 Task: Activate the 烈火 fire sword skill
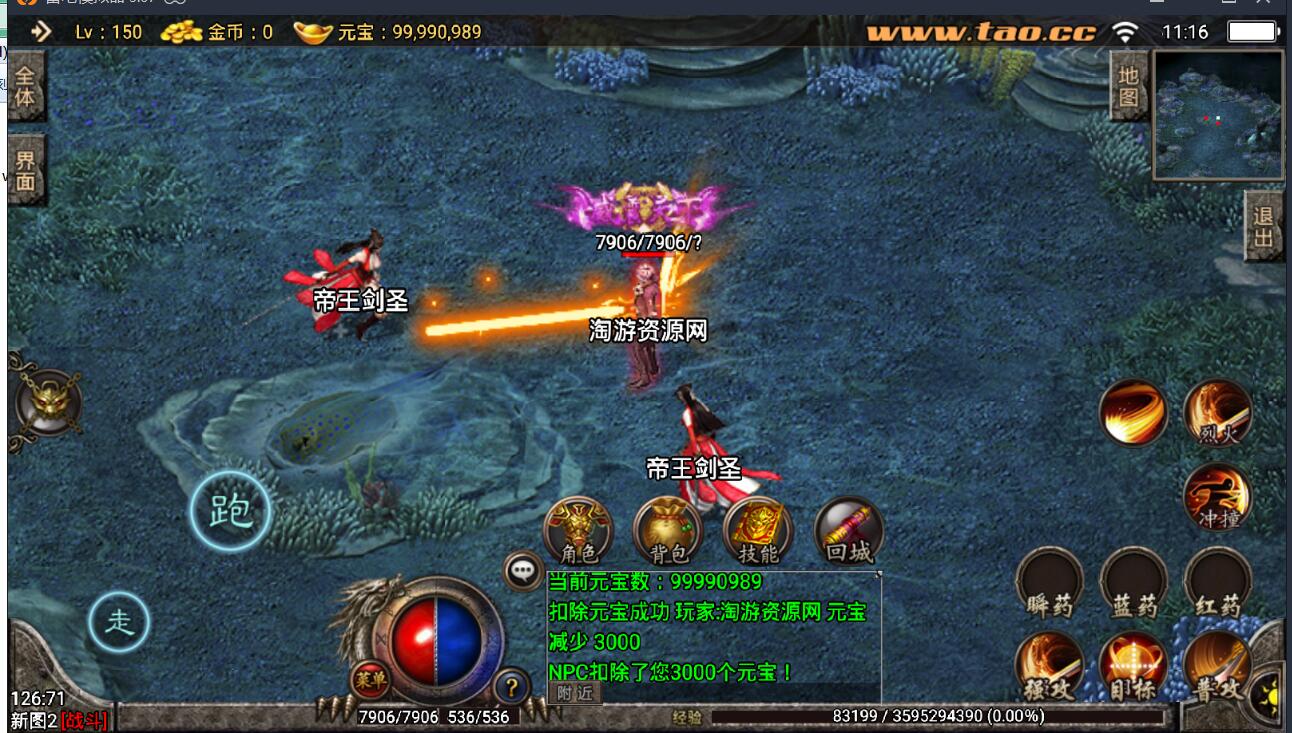point(1218,413)
